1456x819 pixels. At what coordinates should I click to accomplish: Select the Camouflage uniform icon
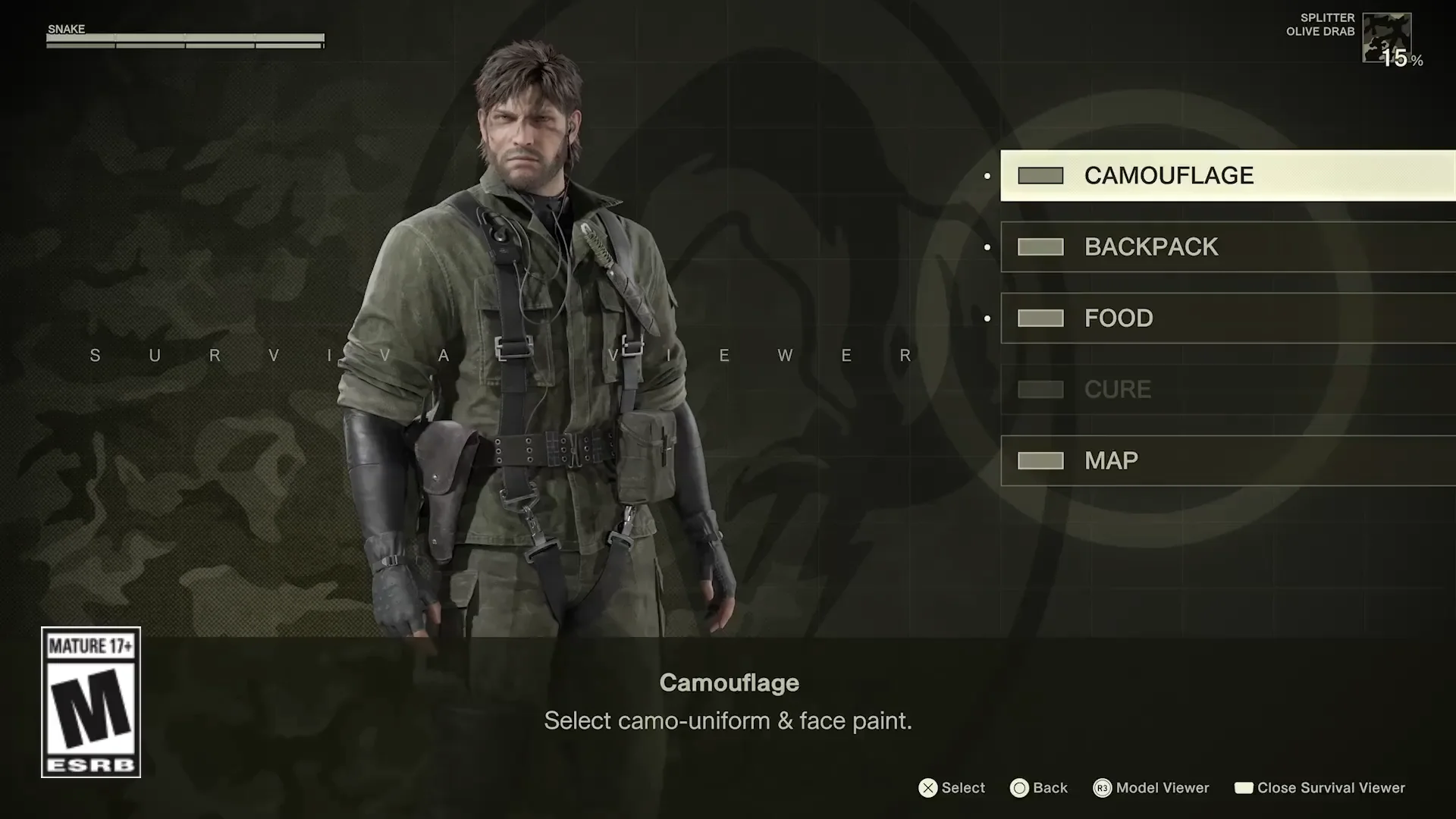tap(1040, 174)
